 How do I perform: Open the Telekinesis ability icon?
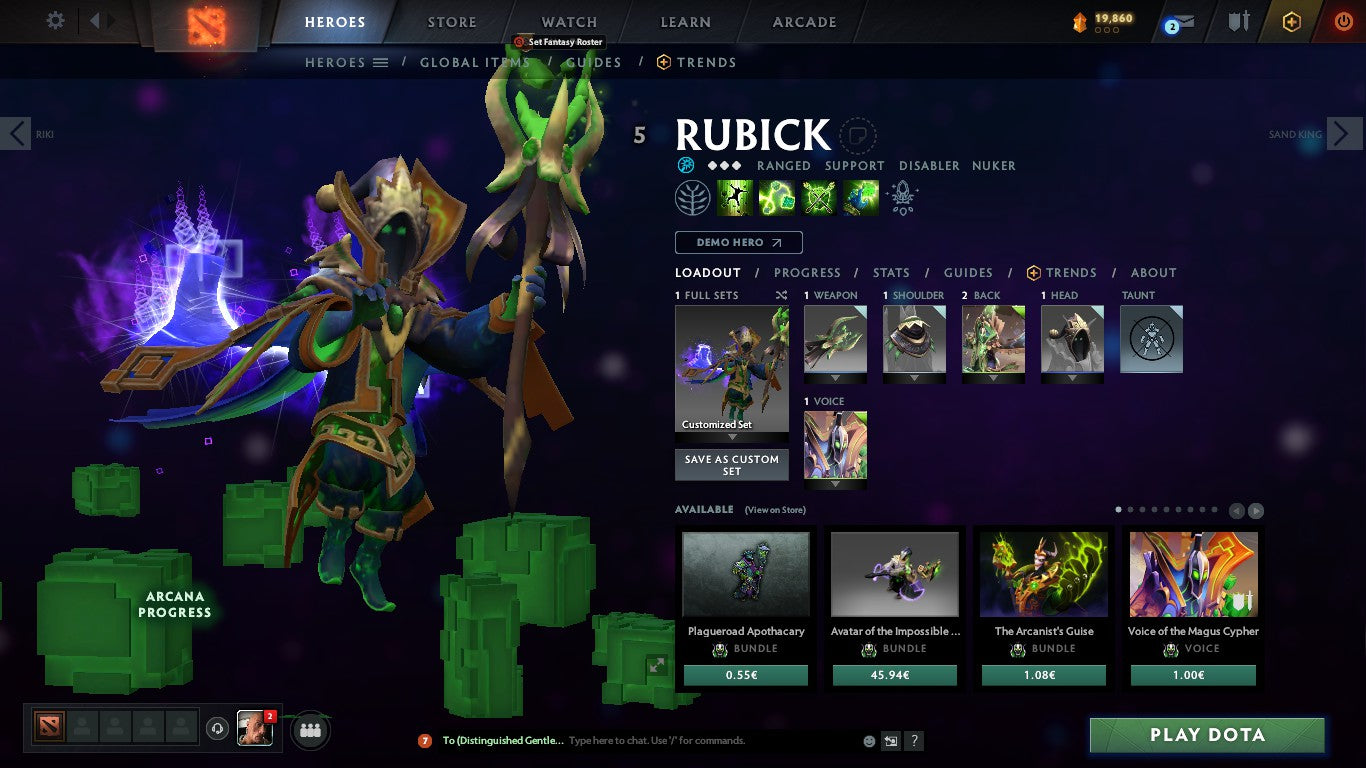(x=735, y=197)
